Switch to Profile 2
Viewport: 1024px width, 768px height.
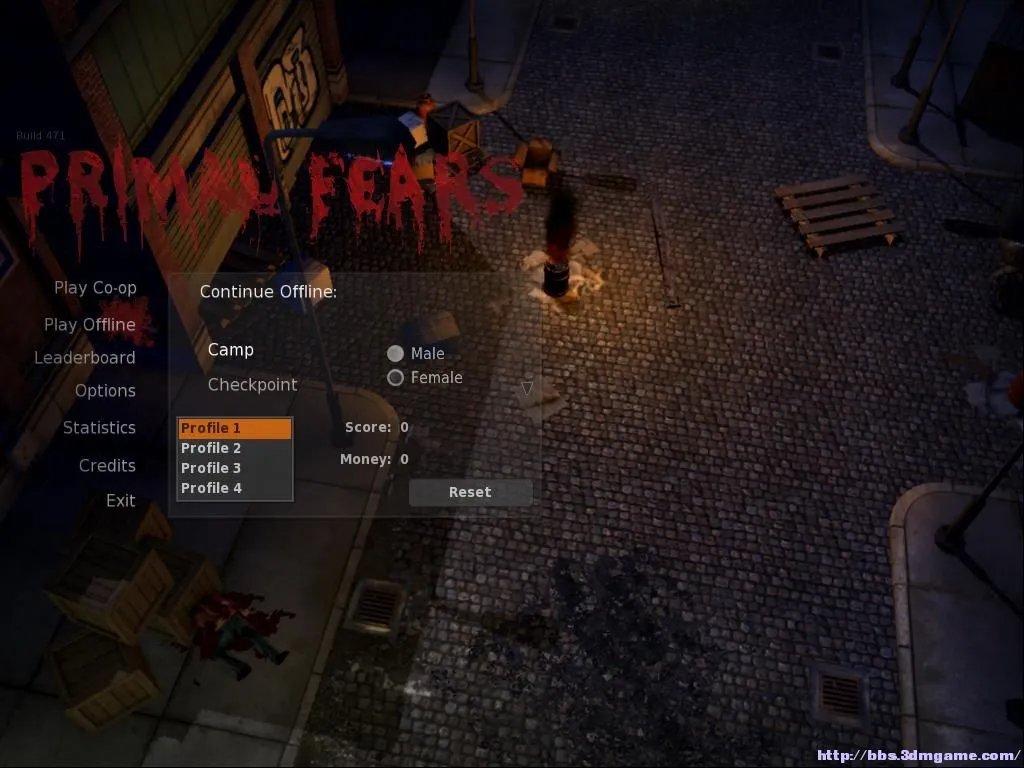[x=235, y=449]
